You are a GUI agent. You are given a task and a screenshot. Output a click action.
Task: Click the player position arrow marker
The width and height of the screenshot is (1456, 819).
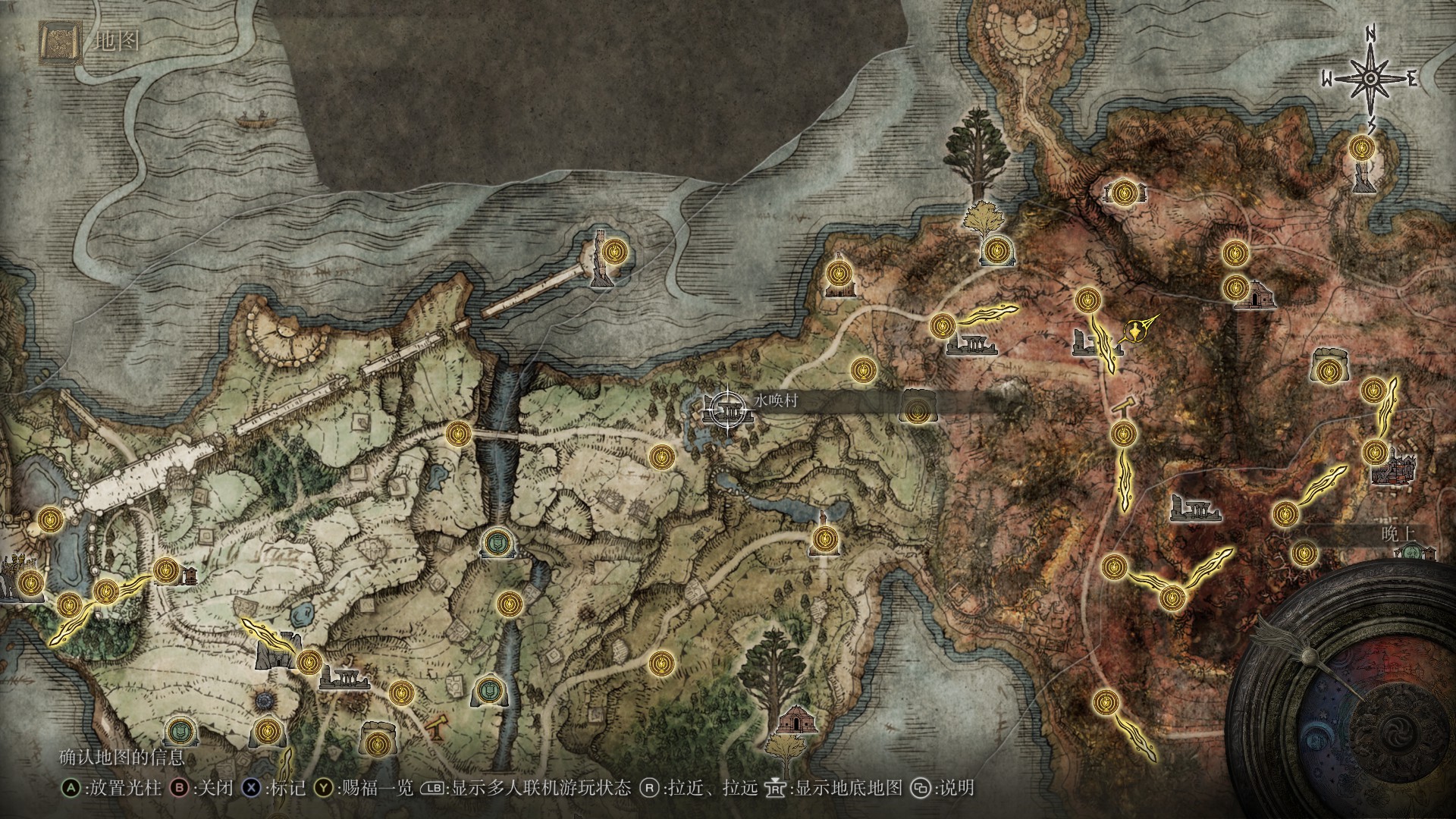(1136, 331)
